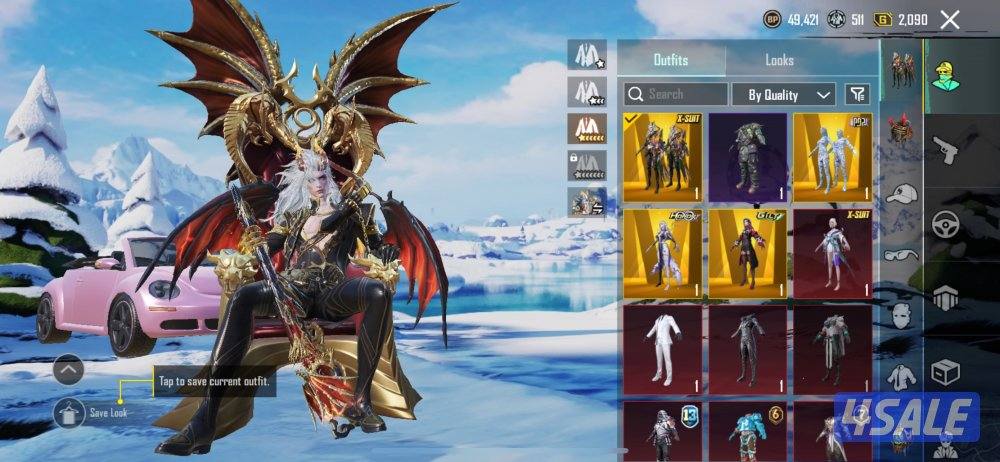Click the outfit search field
This screenshot has height=462, width=1000.
[676, 94]
